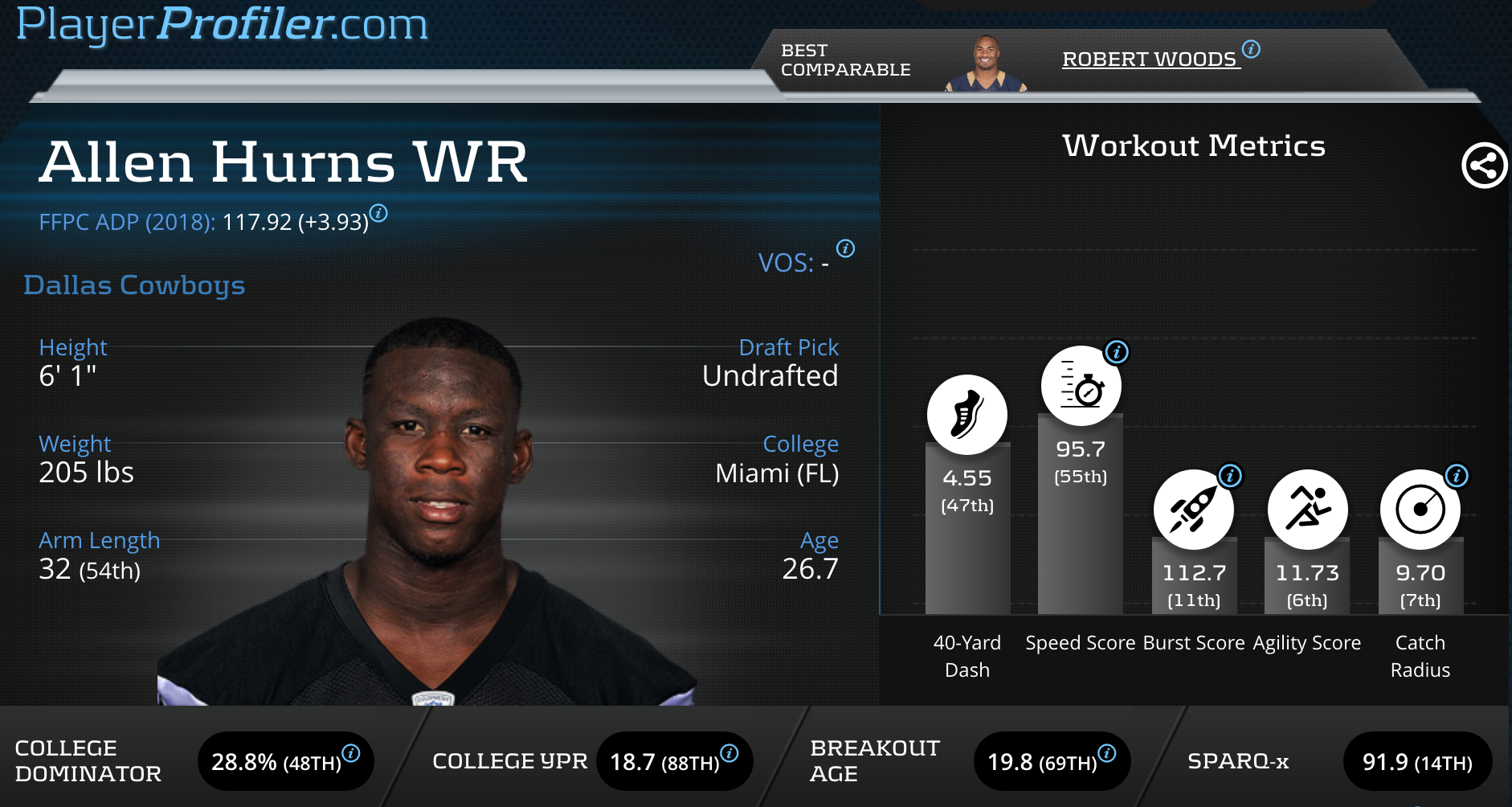Screen dimensions: 1512x807
Task: Click the Speed Score stopwatch icon
Action: [1081, 387]
